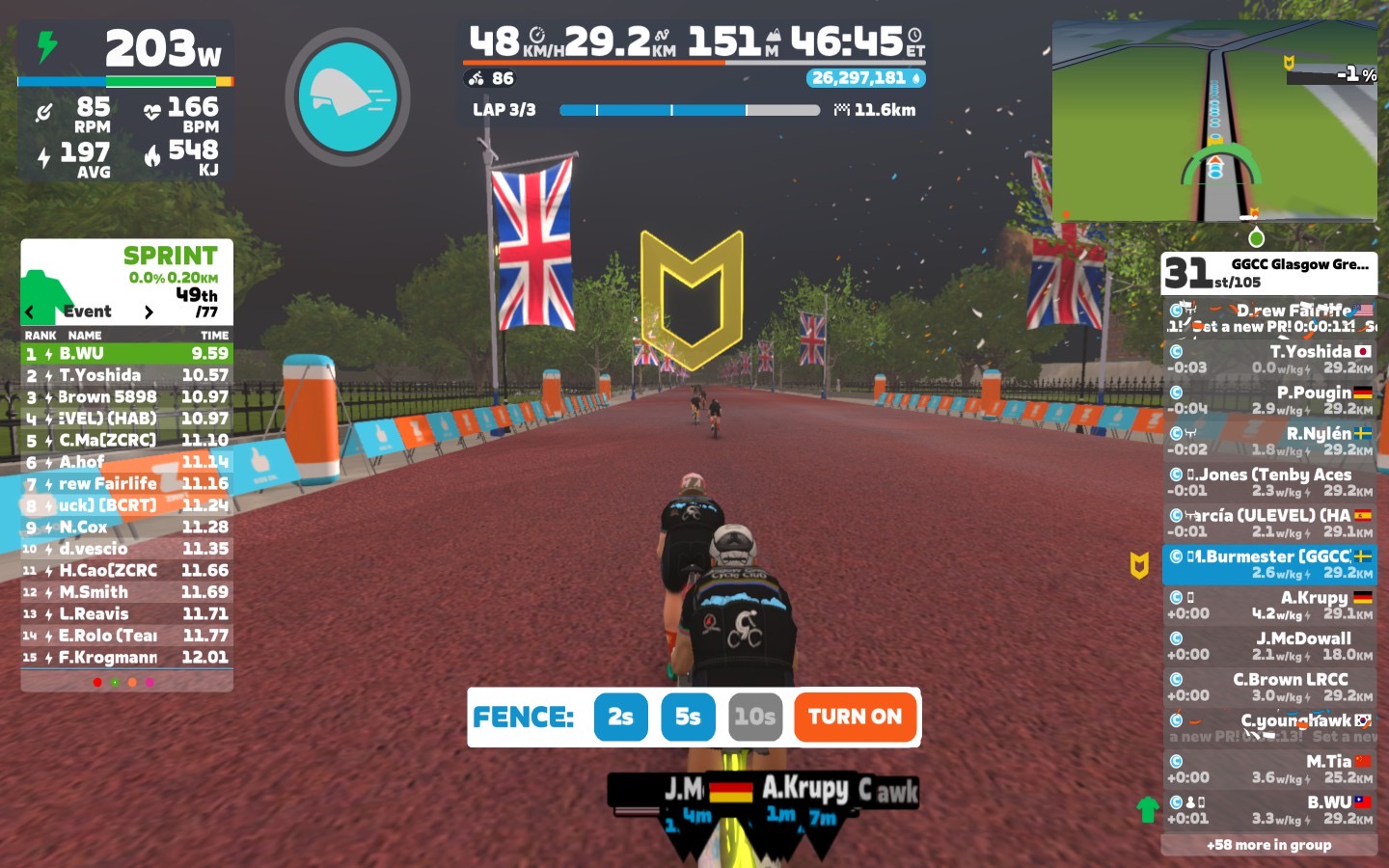The height and width of the screenshot is (868, 1389).
Task: Open the minimap
Action: [1214, 122]
